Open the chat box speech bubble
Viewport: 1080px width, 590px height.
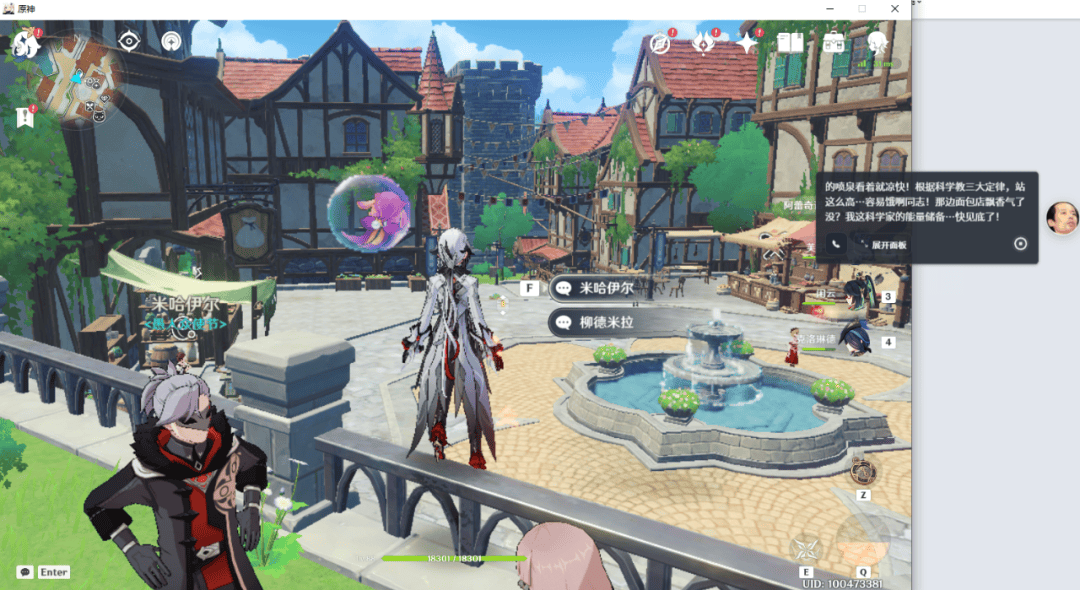(x=25, y=572)
